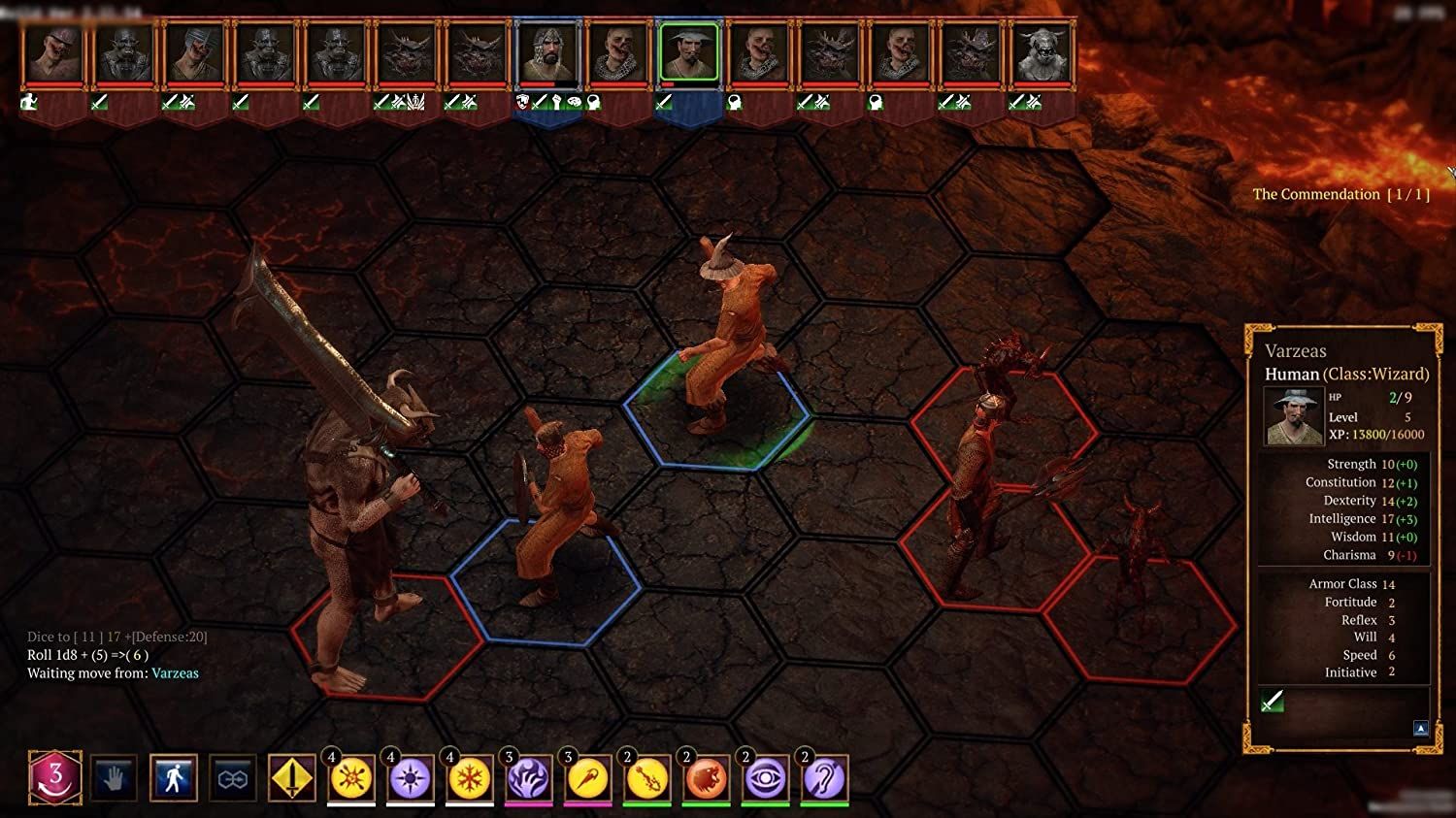Activate the walking figure move action

[174, 778]
